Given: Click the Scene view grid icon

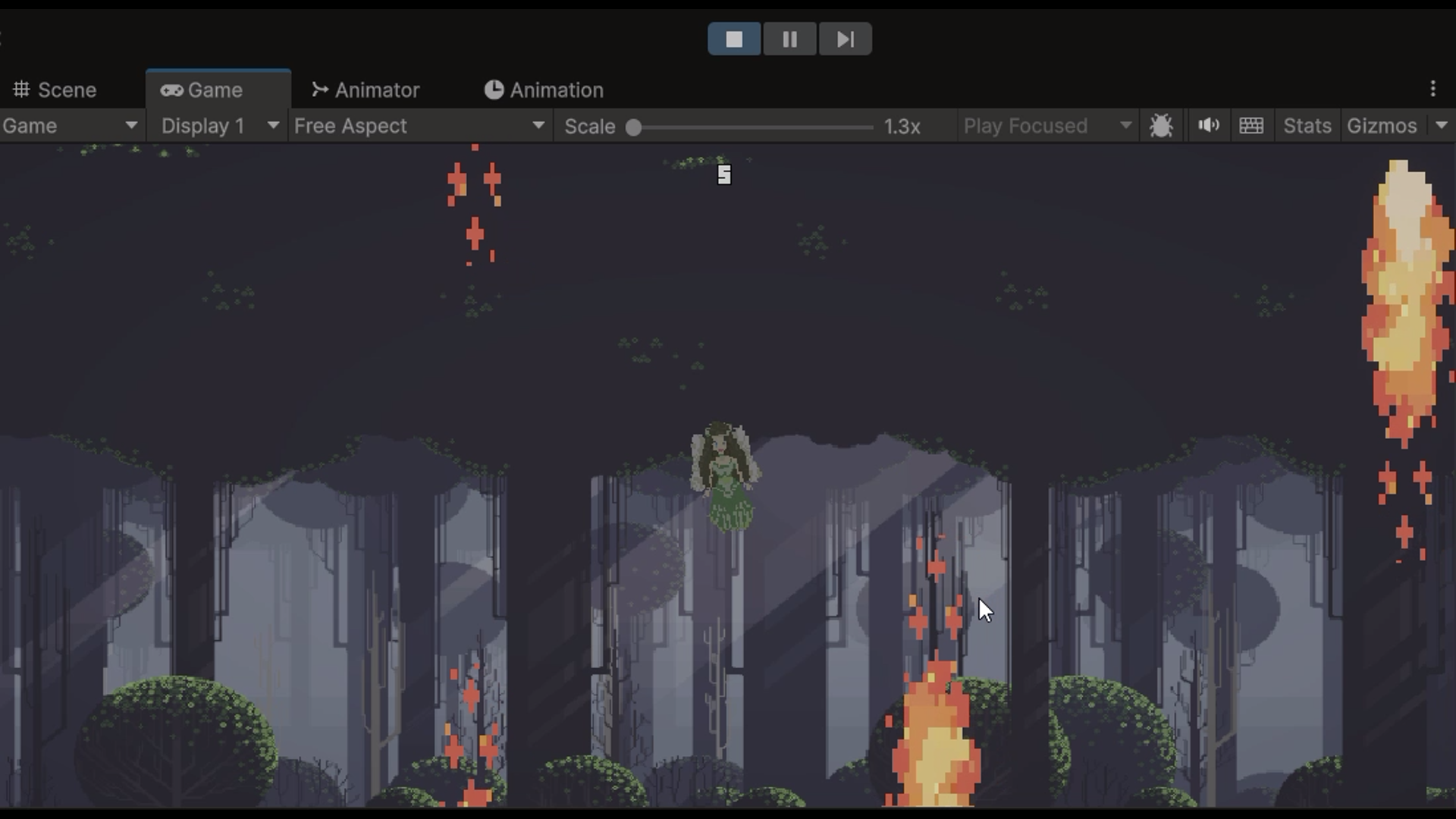Looking at the screenshot, I should click(21, 89).
